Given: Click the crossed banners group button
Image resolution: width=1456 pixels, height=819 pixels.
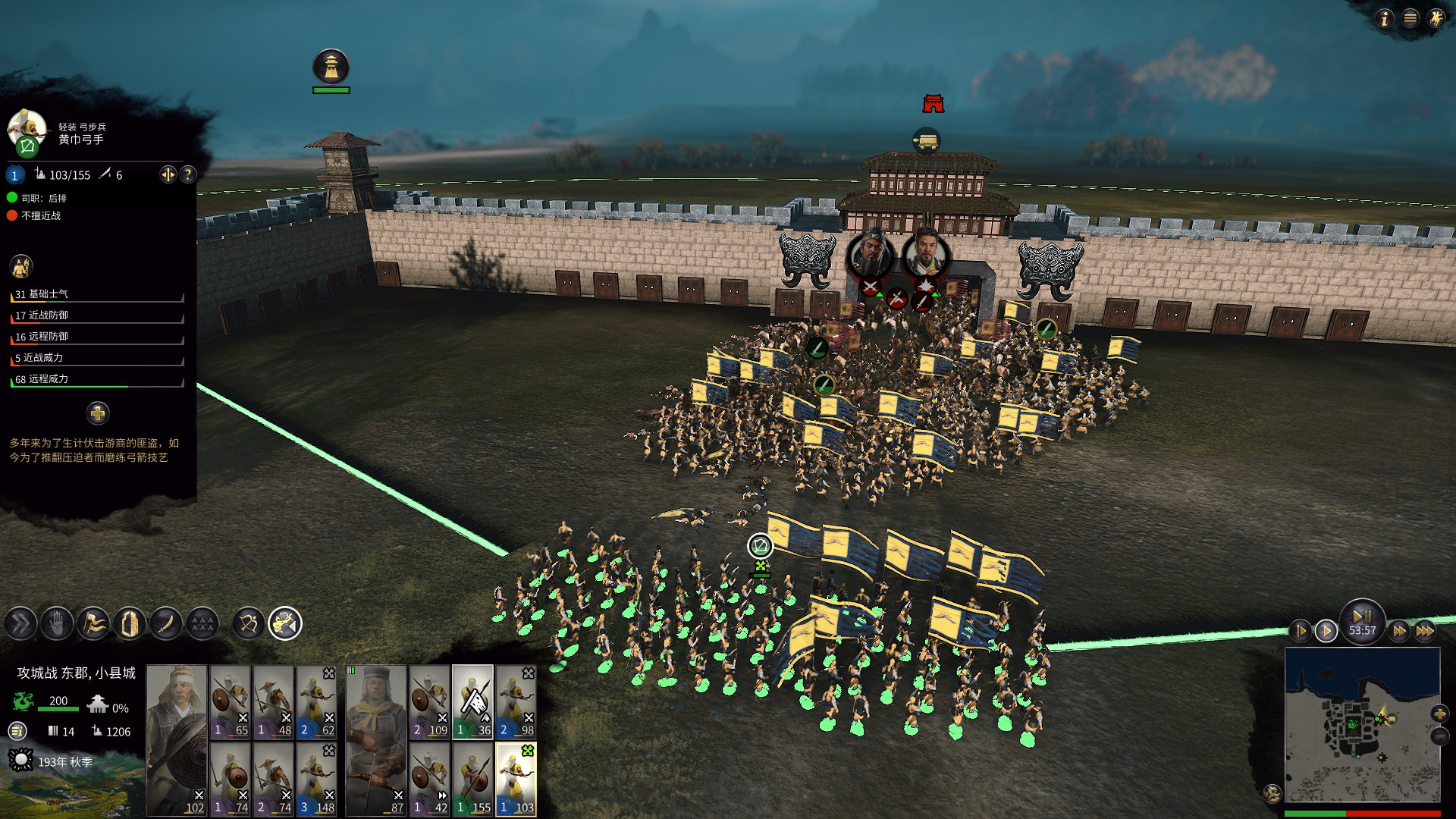Looking at the screenshot, I should click(x=93, y=624).
